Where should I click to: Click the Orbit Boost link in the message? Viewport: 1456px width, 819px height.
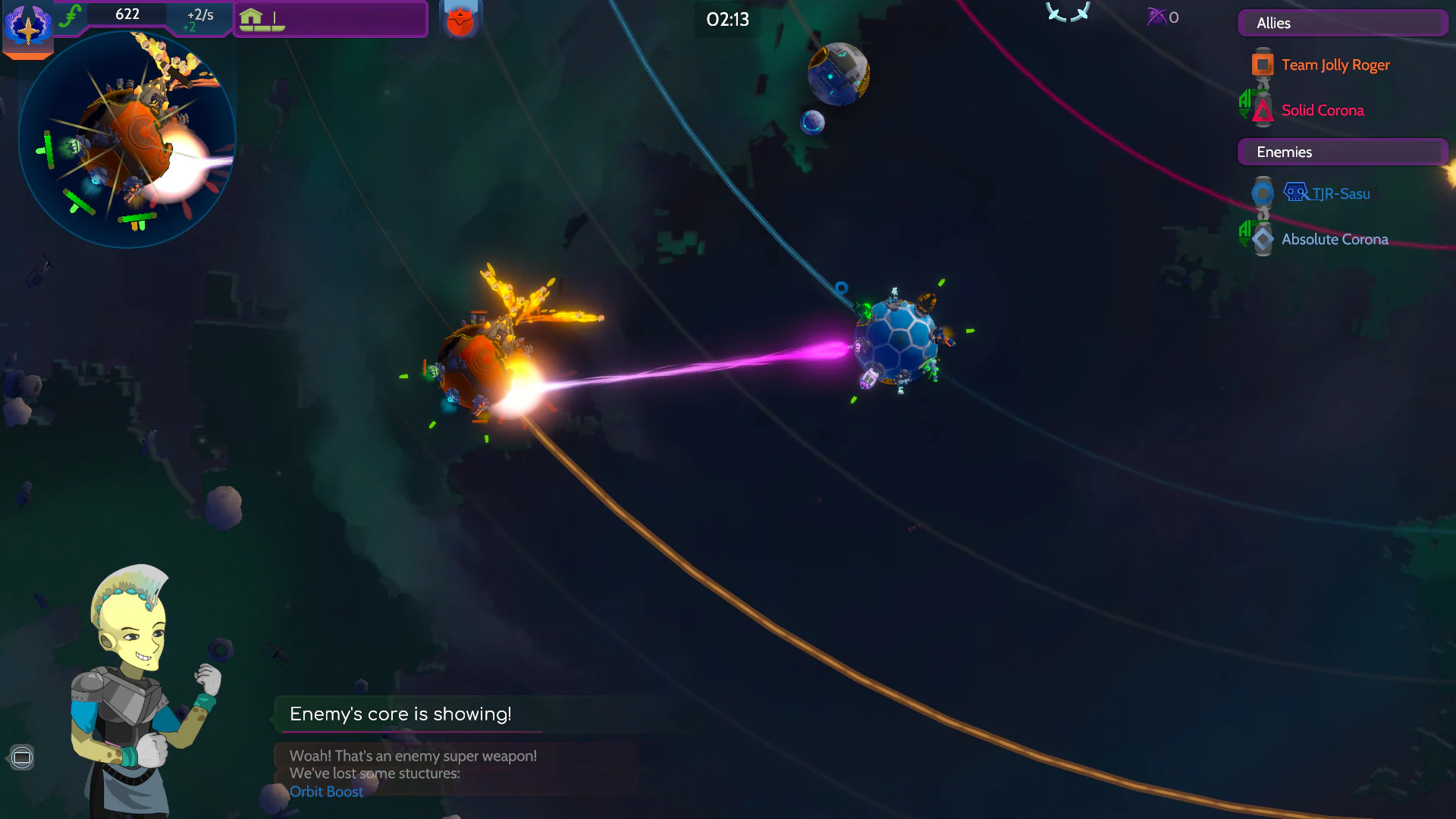click(x=326, y=792)
